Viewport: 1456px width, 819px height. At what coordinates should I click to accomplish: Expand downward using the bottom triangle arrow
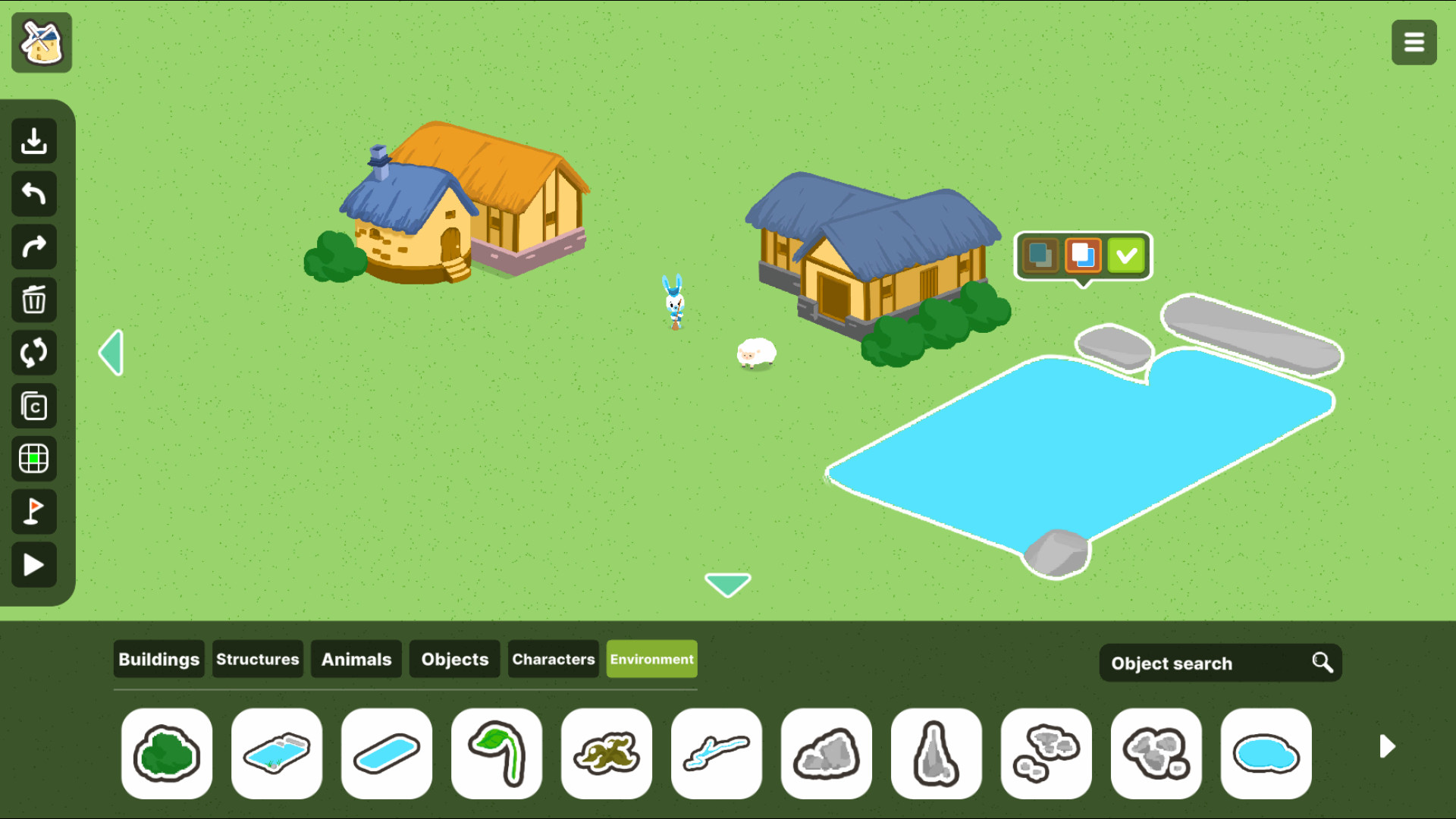click(727, 584)
